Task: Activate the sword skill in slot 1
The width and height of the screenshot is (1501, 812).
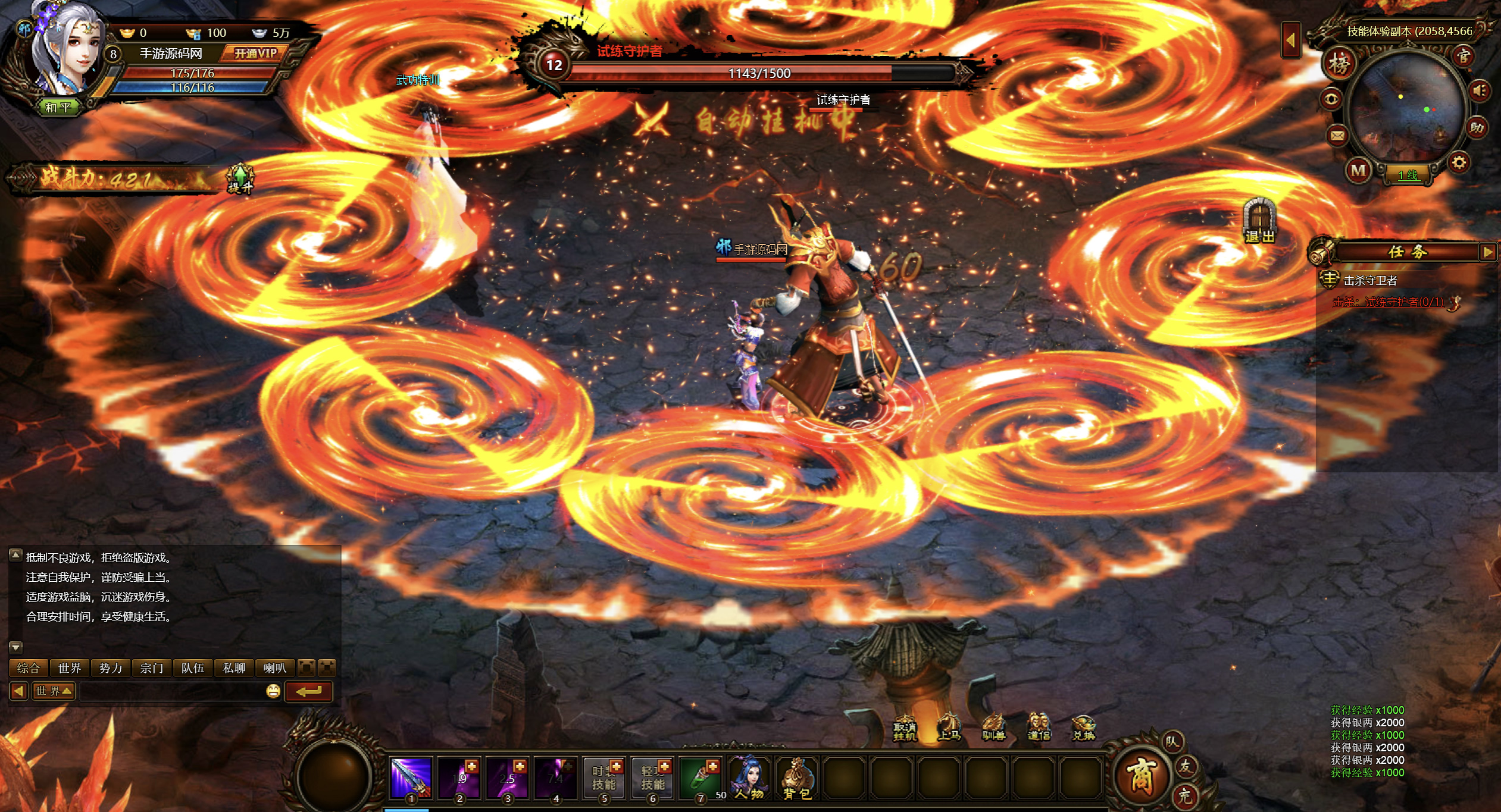Action: tap(411, 777)
